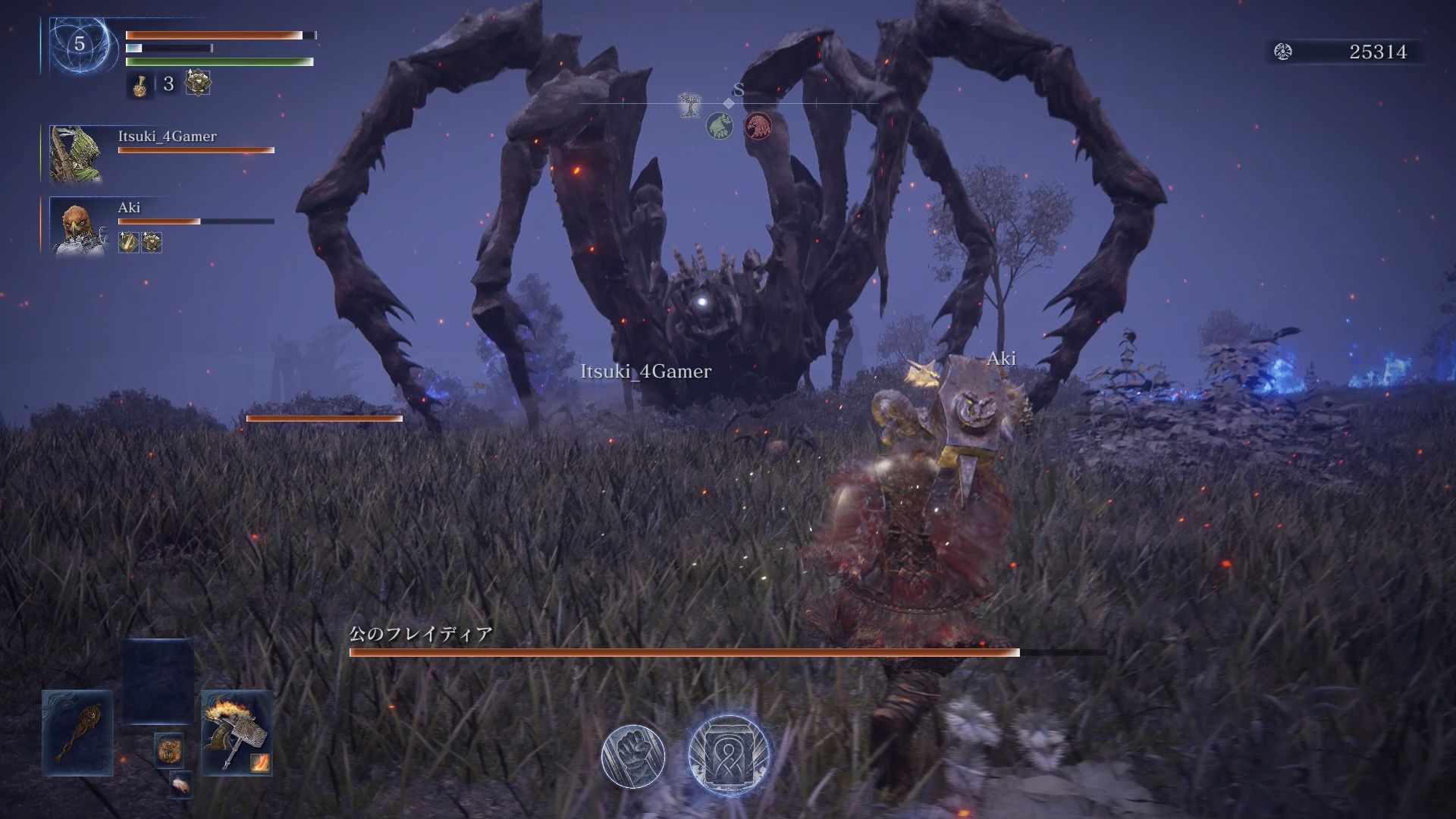
Task: Trigger the glowing ultimate art icon
Action: click(728, 755)
